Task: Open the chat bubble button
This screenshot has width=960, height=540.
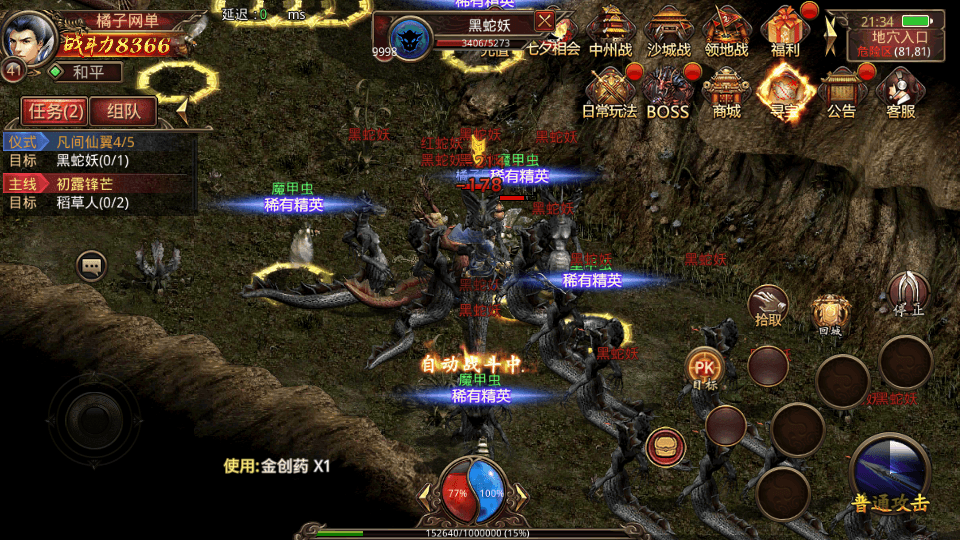Action: [x=92, y=266]
